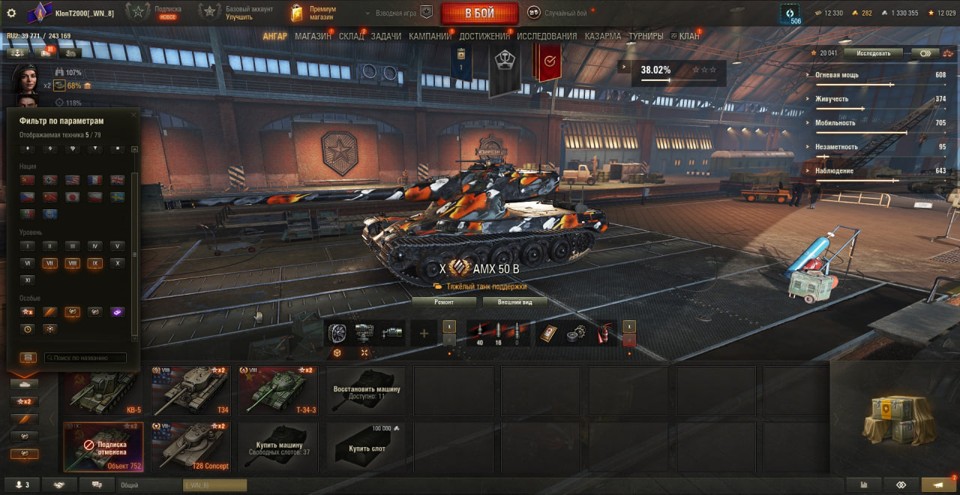960x495 pixels.
Task: Open the КЛАН clan tab
Action: point(689,36)
